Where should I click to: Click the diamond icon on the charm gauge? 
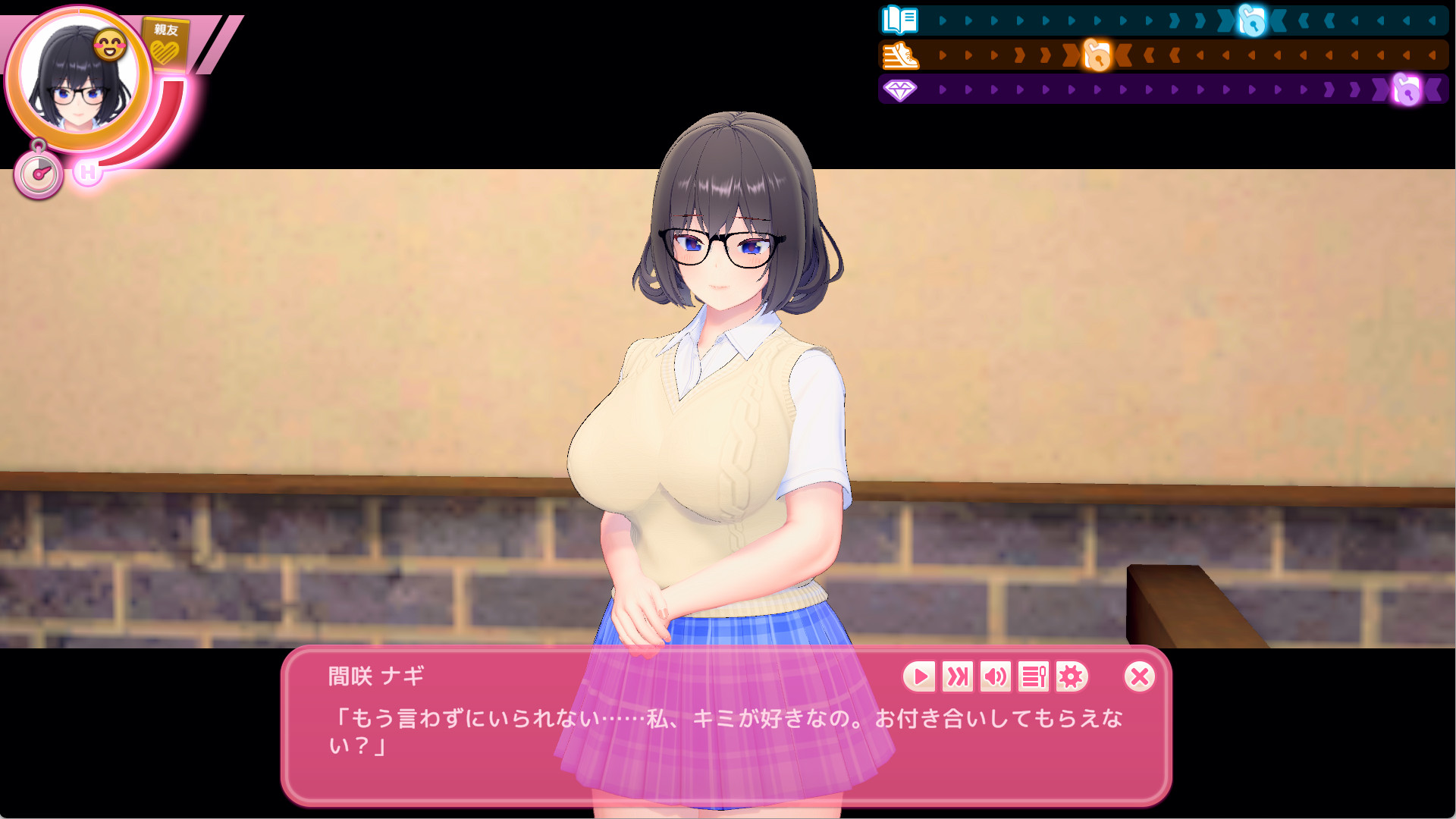pos(899,90)
